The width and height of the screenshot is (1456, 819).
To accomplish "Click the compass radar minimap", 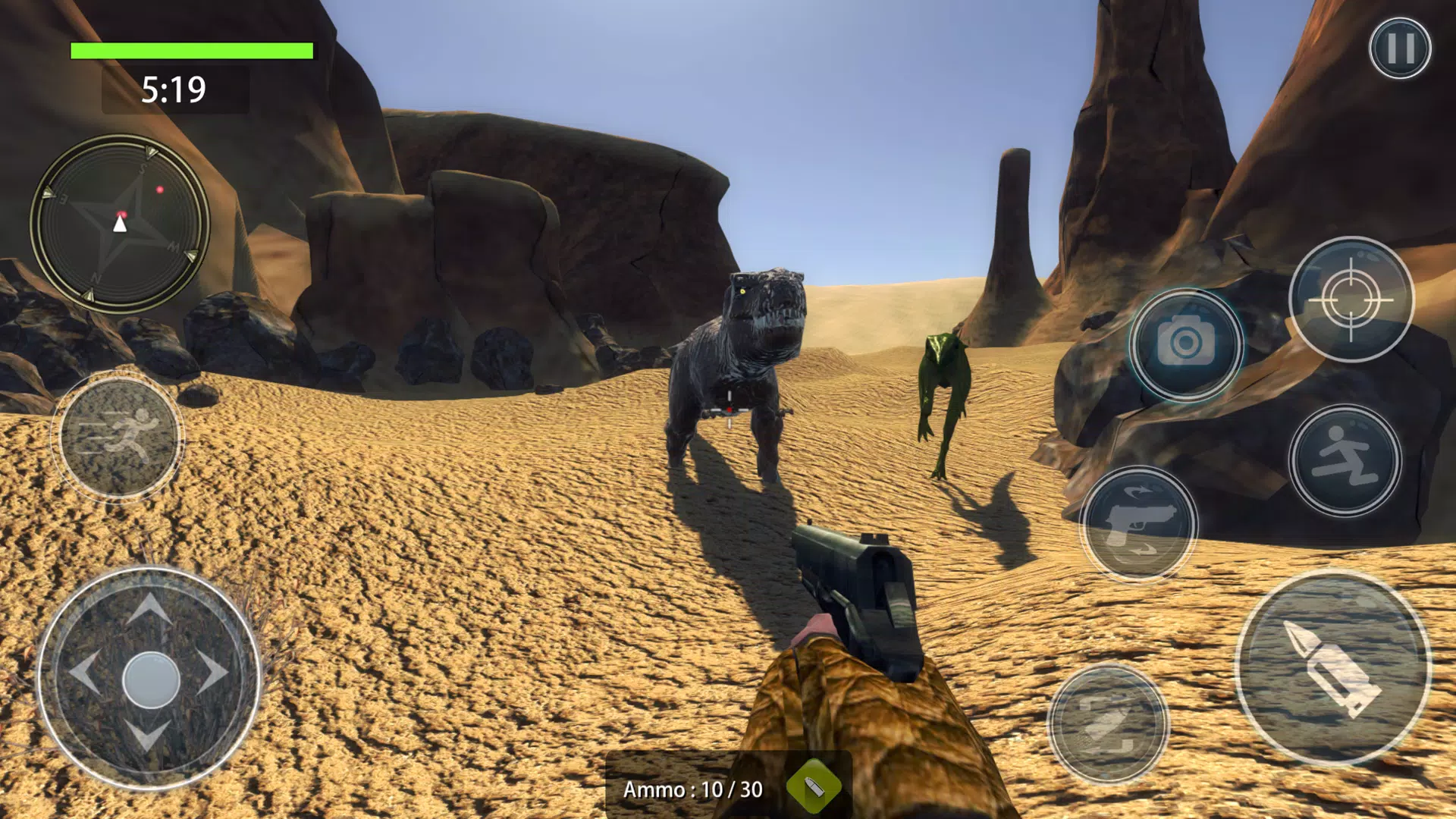I will click(x=120, y=224).
